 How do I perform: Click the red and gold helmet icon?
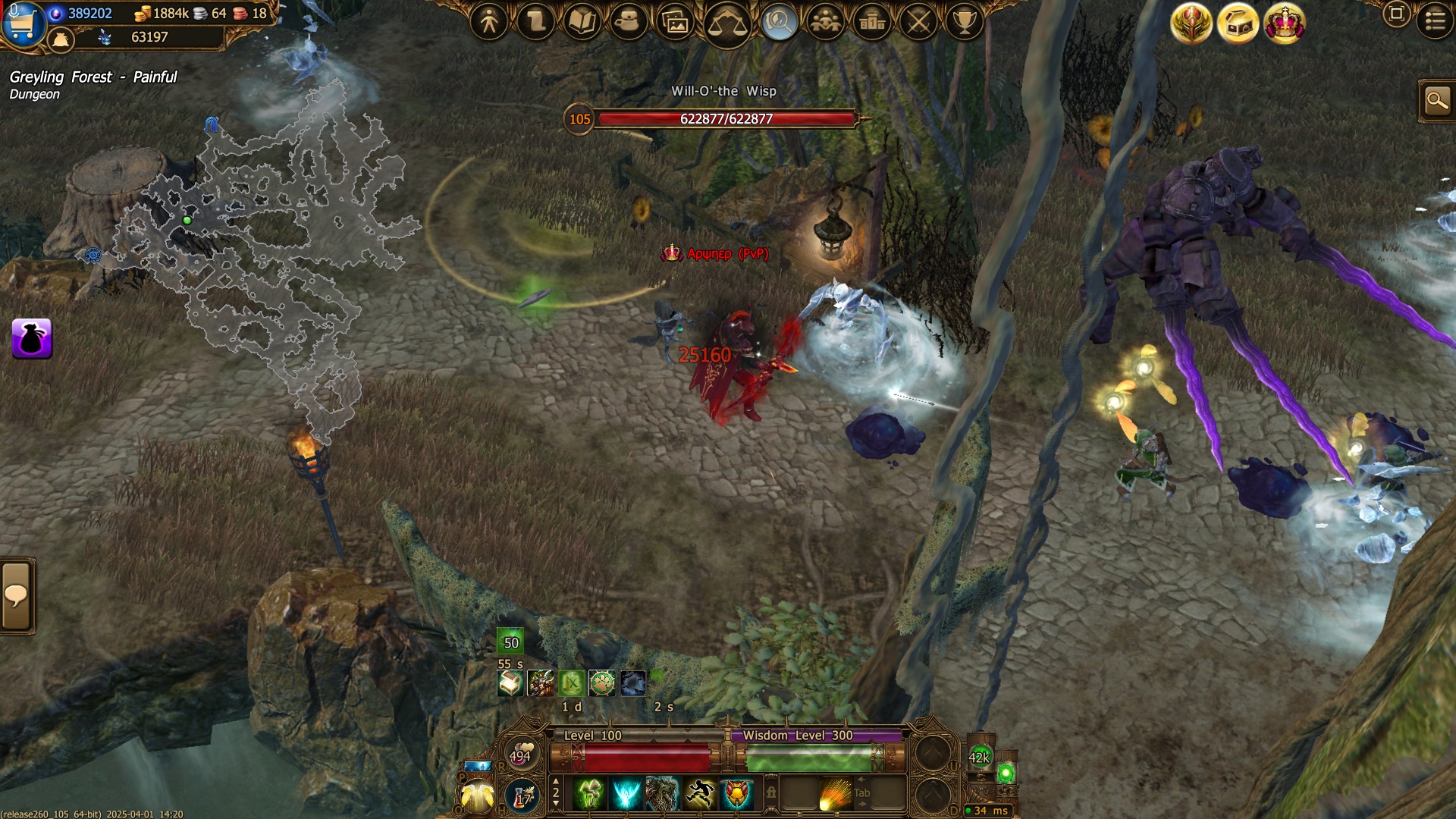coord(1191,24)
